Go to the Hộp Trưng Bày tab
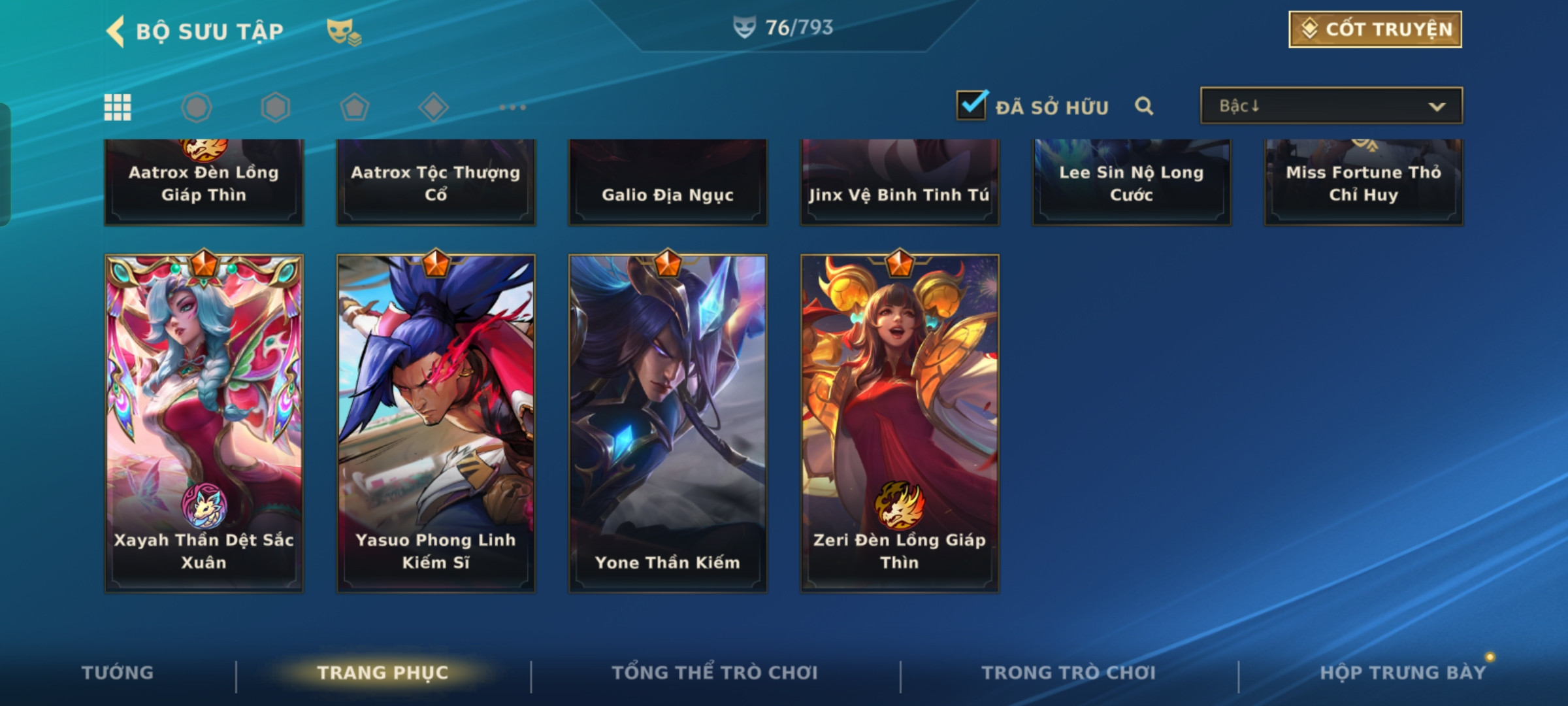Image resolution: width=1568 pixels, height=706 pixels. [1403, 673]
